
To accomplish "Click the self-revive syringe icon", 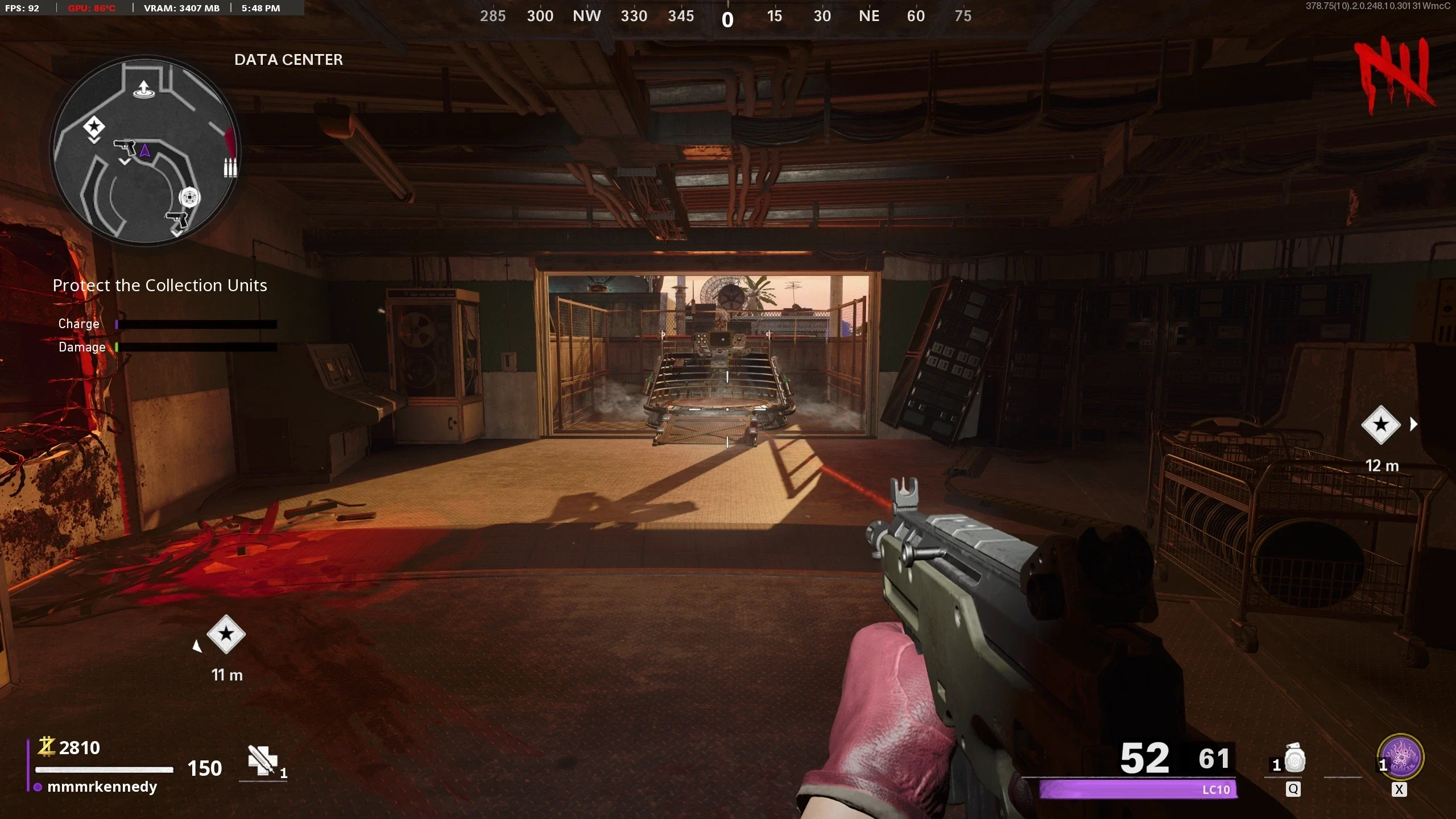I will click(x=262, y=760).
